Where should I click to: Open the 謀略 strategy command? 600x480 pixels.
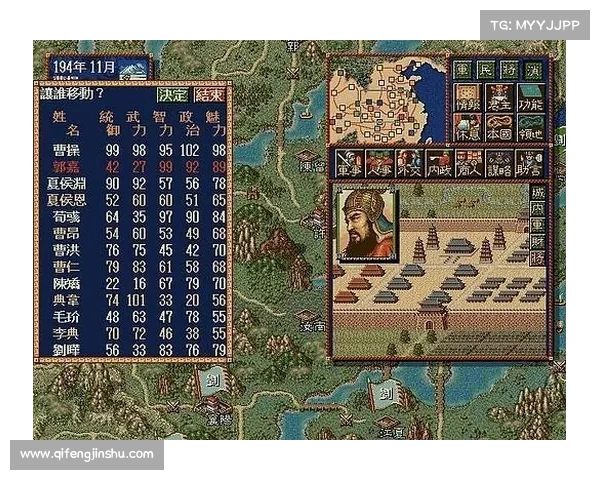(x=498, y=162)
